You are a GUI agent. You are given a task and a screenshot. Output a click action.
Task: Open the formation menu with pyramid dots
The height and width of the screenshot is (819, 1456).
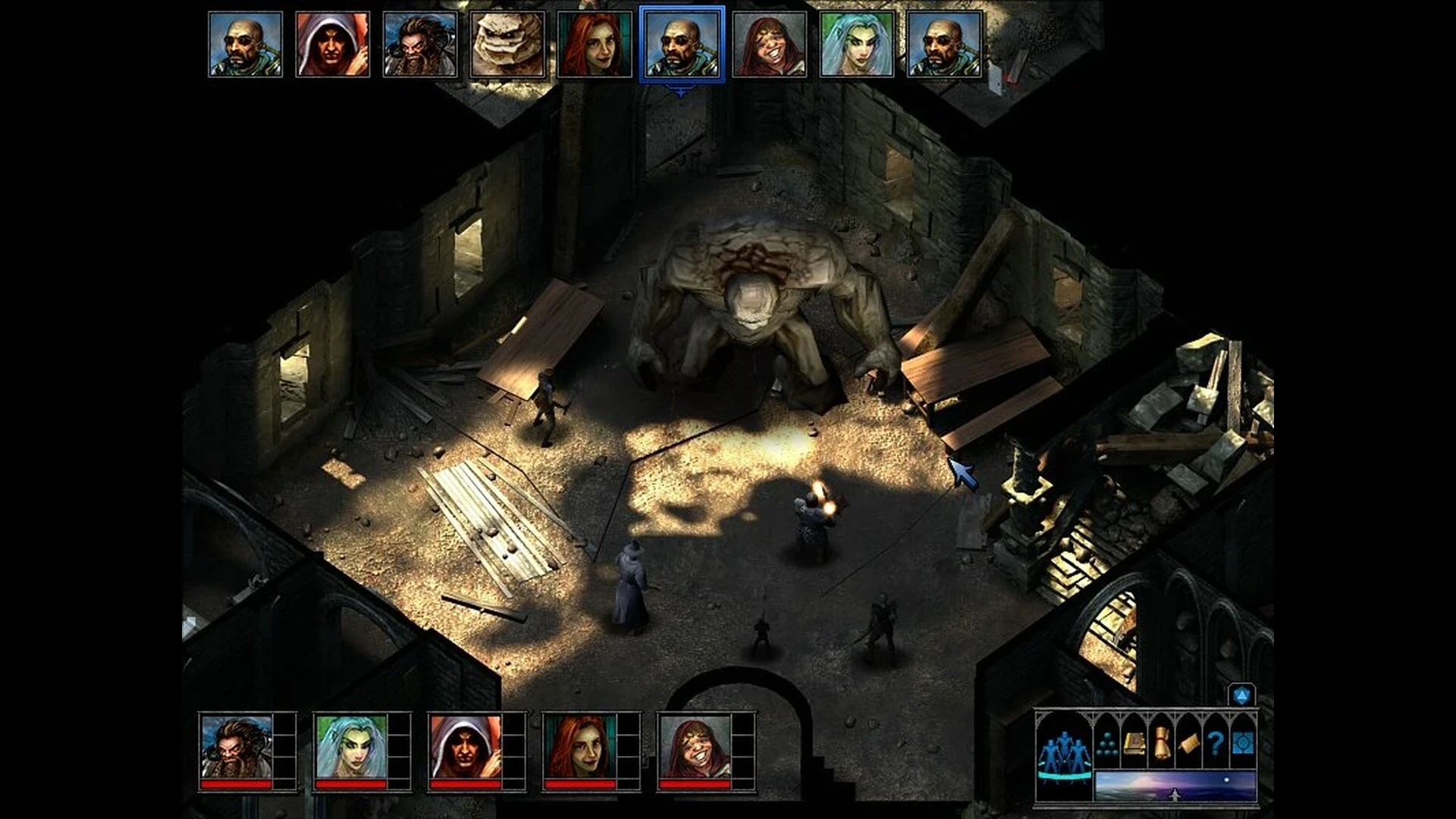tap(1106, 744)
